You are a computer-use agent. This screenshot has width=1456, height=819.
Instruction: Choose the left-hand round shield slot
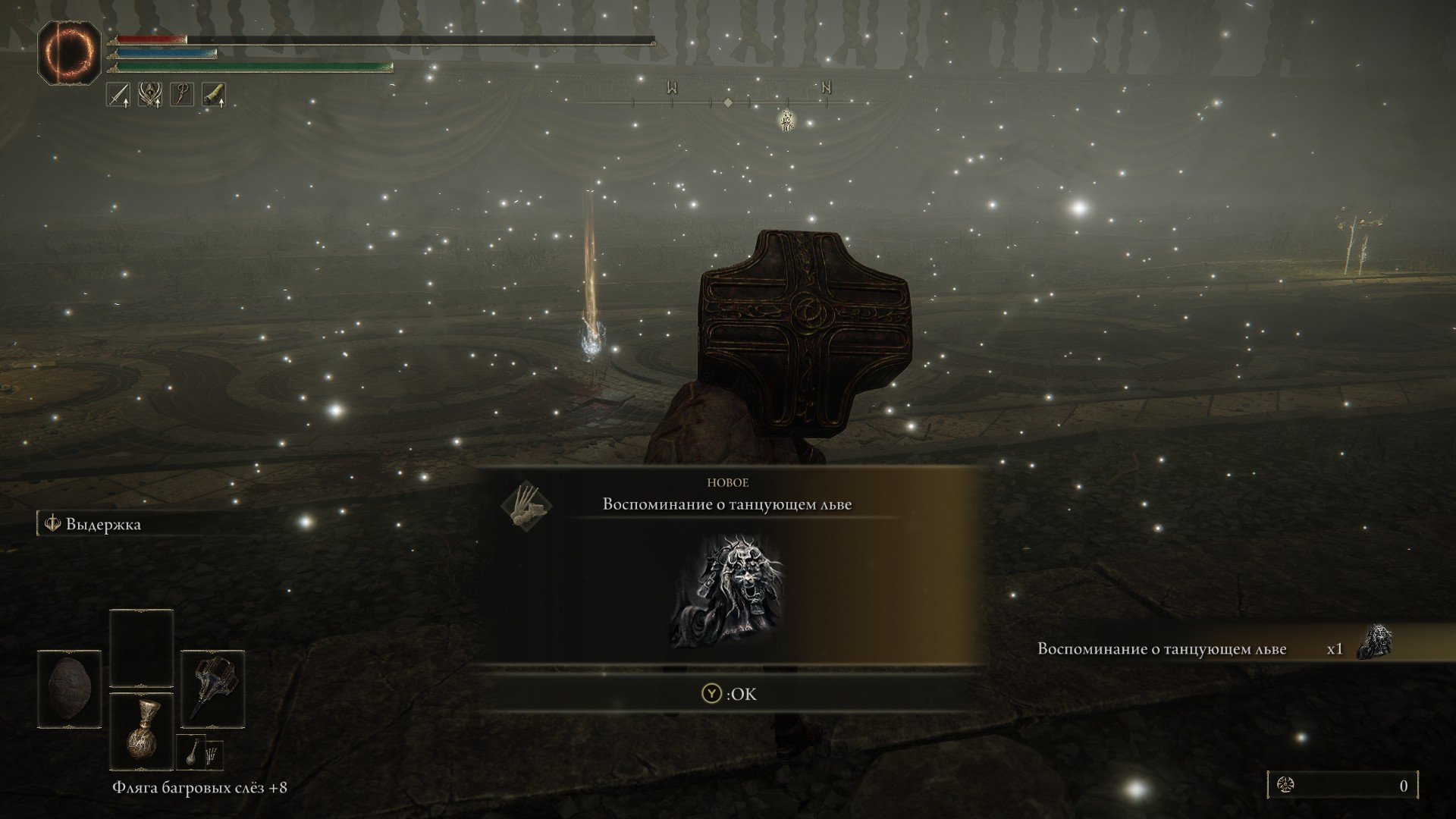click(x=69, y=689)
